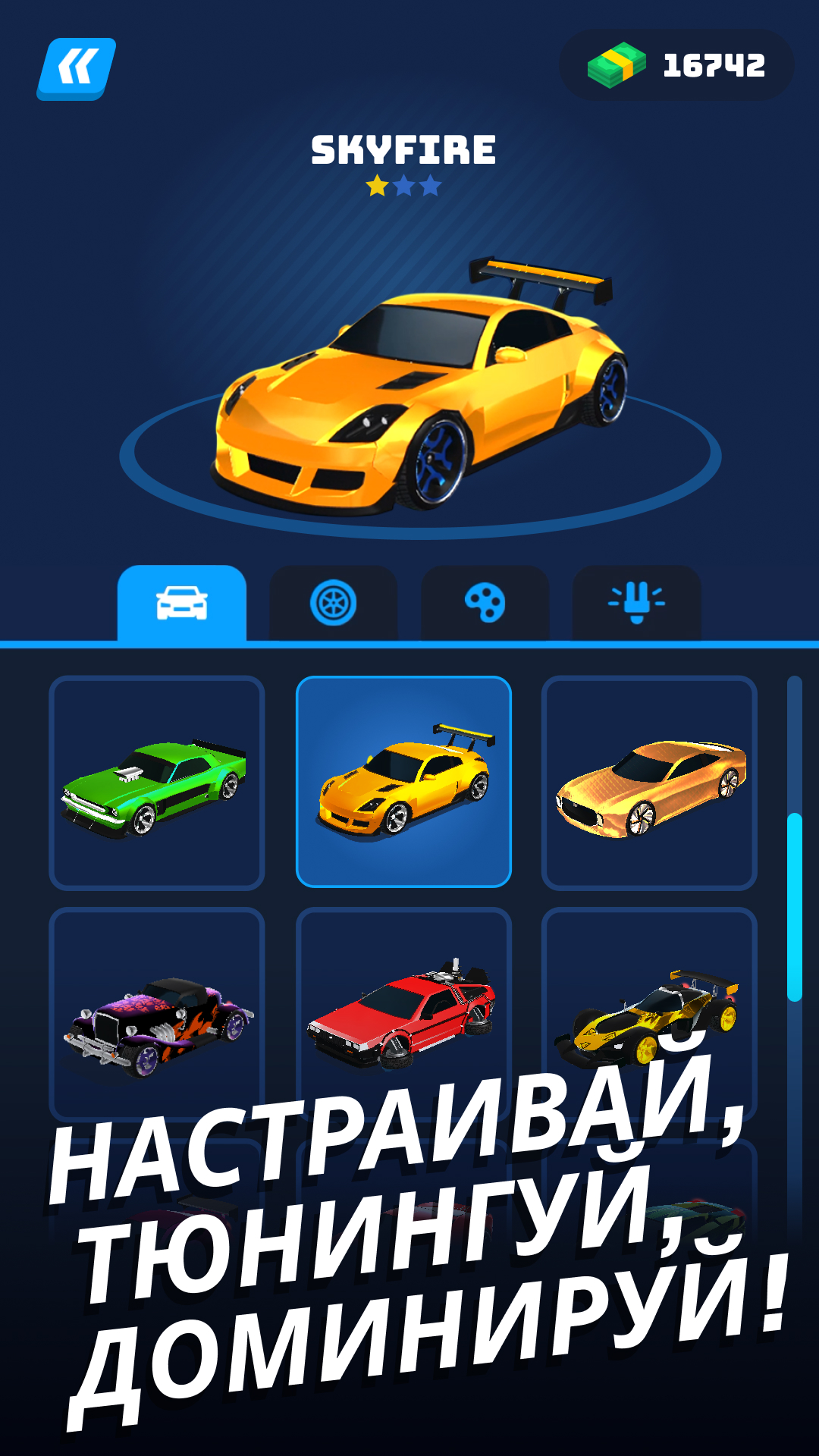The width and height of the screenshot is (819, 1456).
Task: Open the cash balance shop
Action: [676, 65]
